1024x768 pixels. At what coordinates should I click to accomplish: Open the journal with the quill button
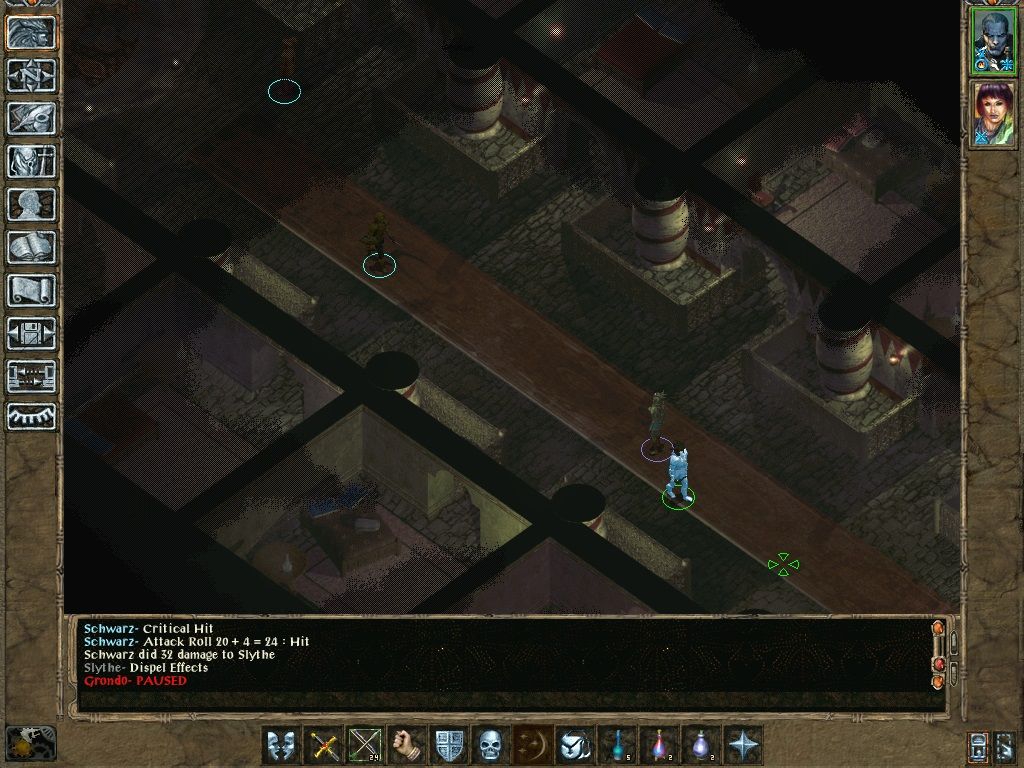click(x=31, y=118)
